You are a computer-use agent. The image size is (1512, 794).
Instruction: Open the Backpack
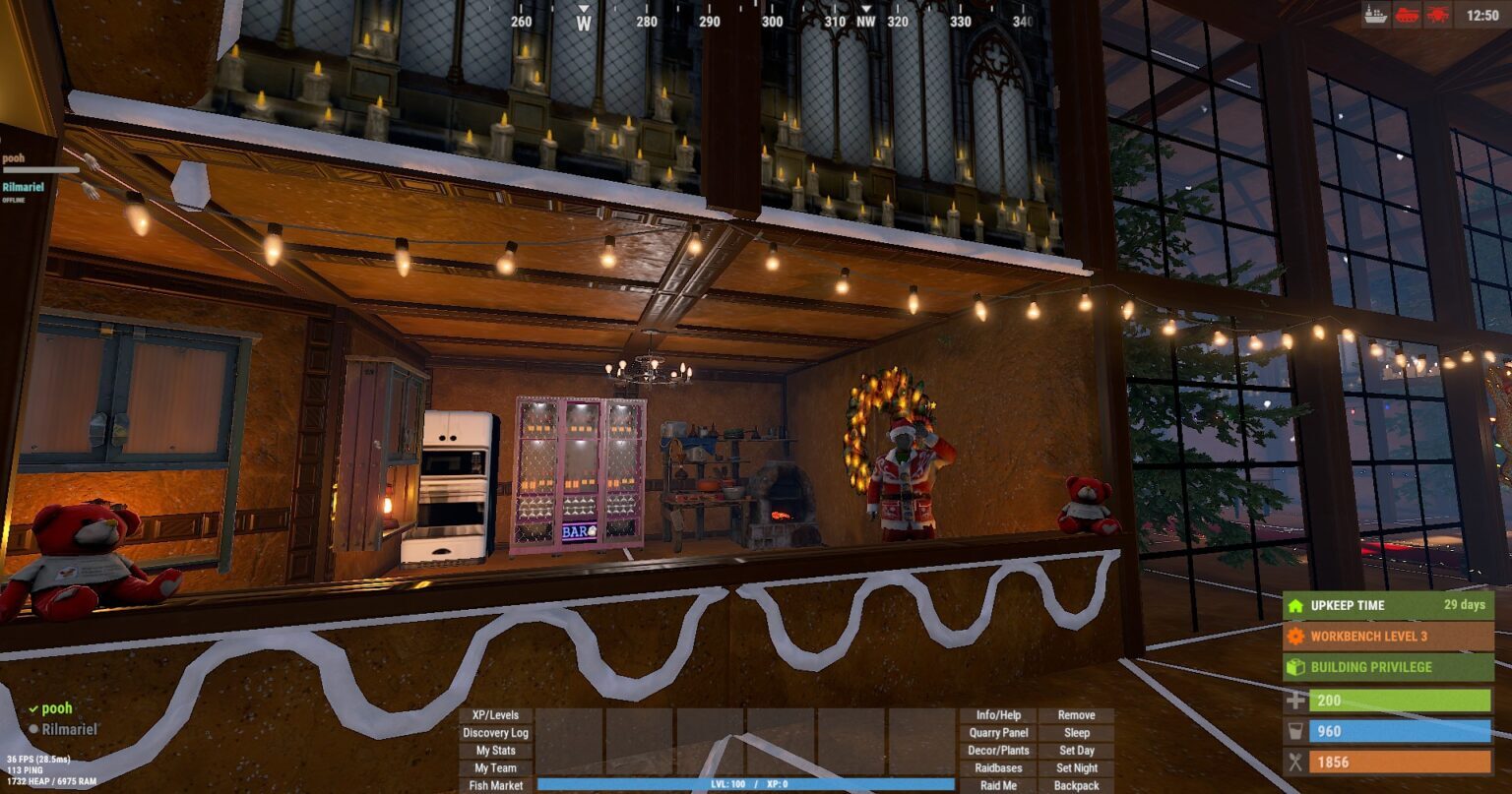(x=1077, y=786)
